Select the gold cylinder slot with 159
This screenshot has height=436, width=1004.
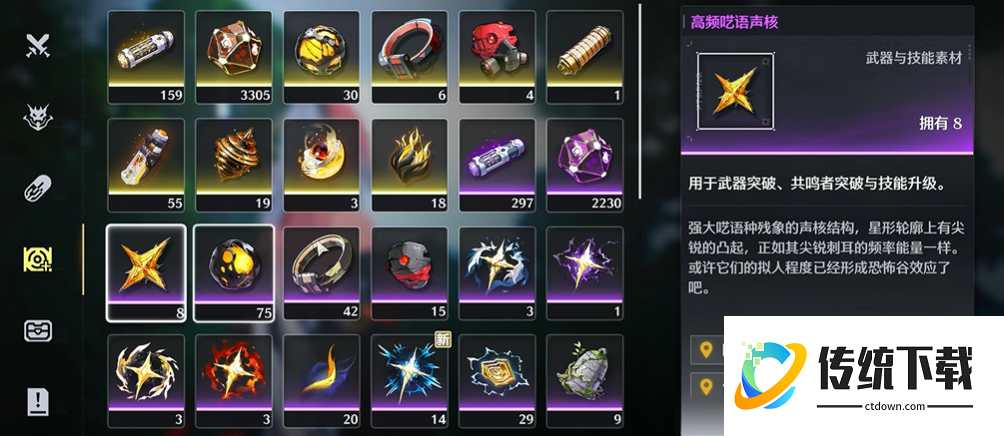click(x=146, y=55)
